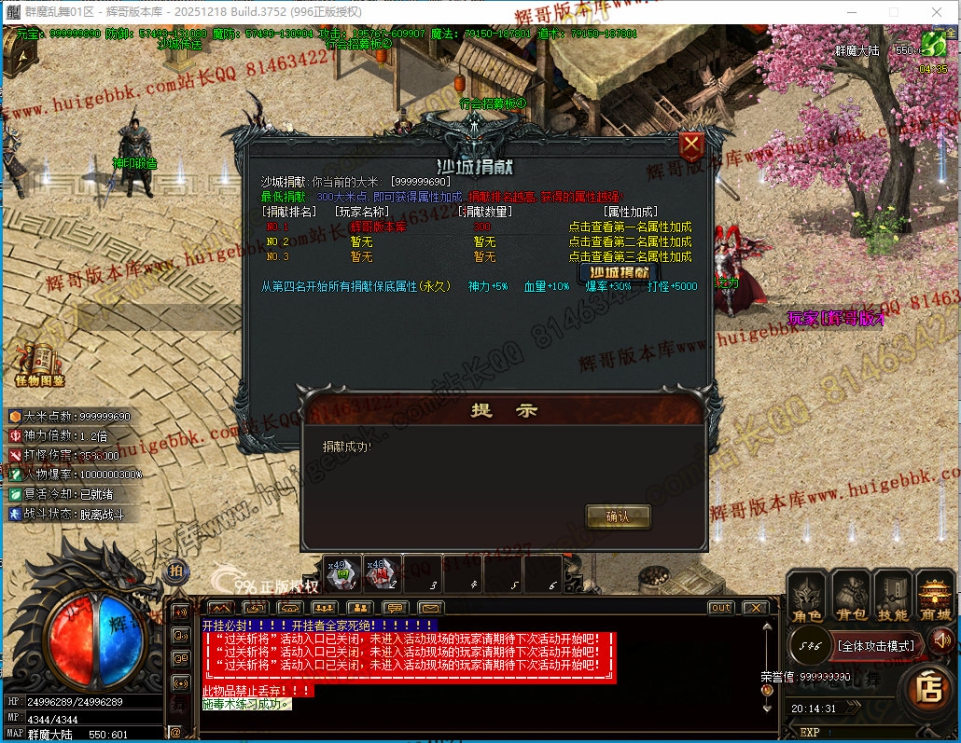Screen dimensions: 961x743
Task: Open the 技能 skills panel
Action: (893, 598)
